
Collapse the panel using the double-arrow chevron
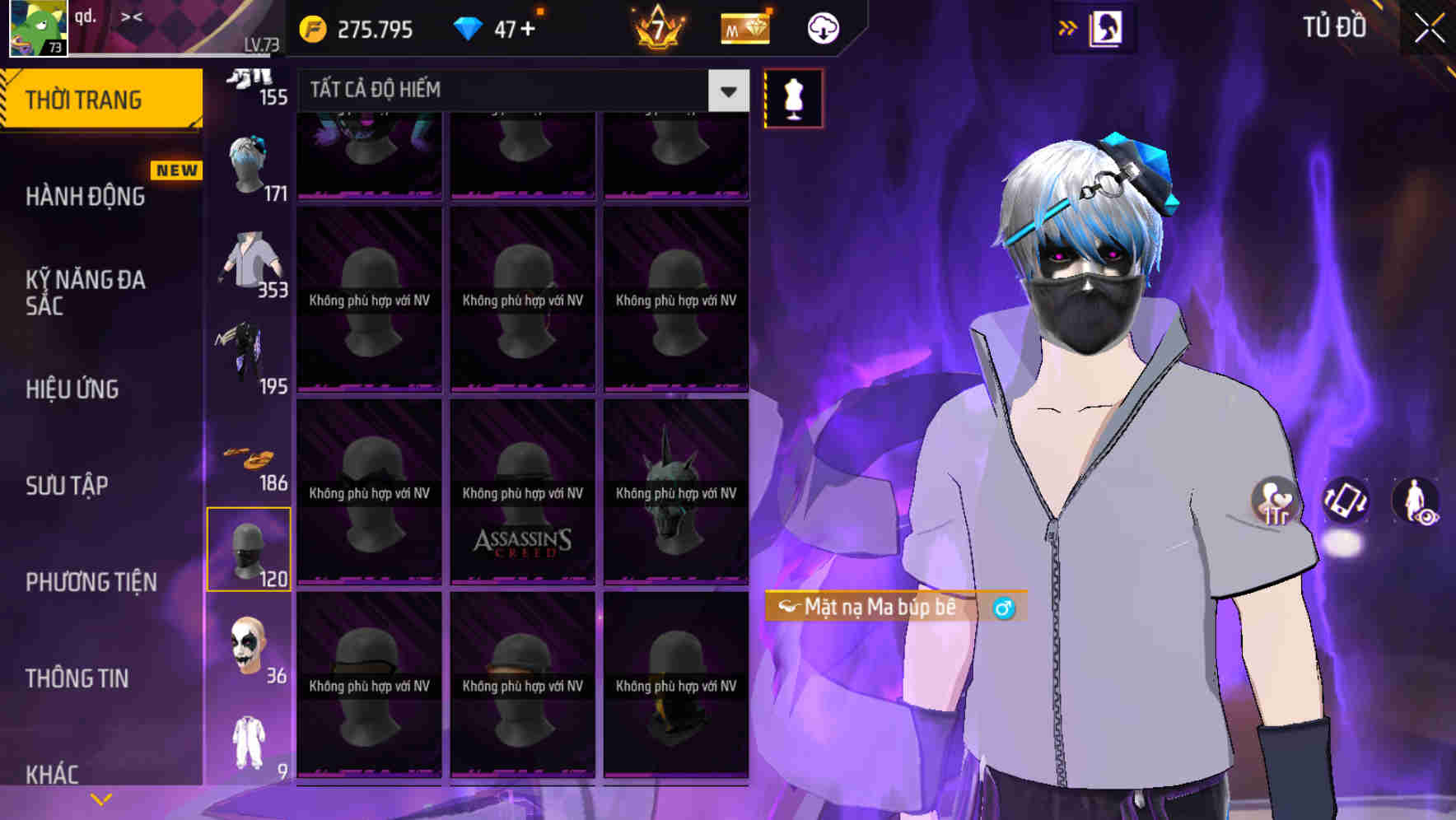click(1068, 27)
